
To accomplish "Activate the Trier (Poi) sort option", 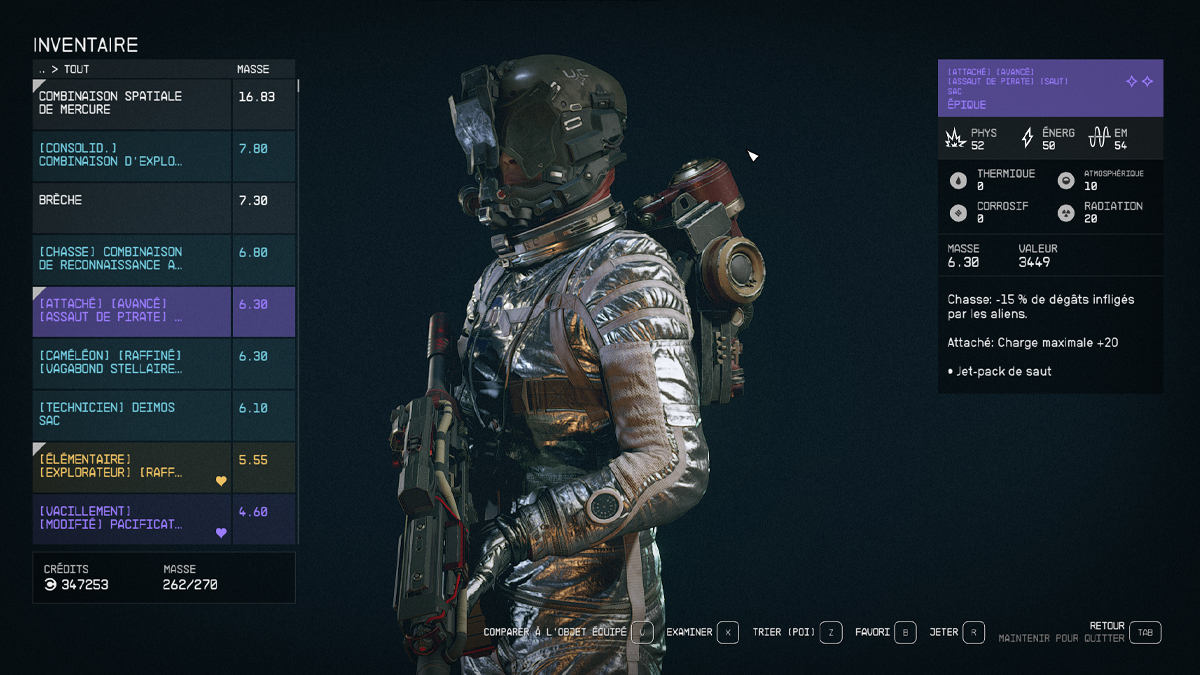I will click(x=830, y=632).
